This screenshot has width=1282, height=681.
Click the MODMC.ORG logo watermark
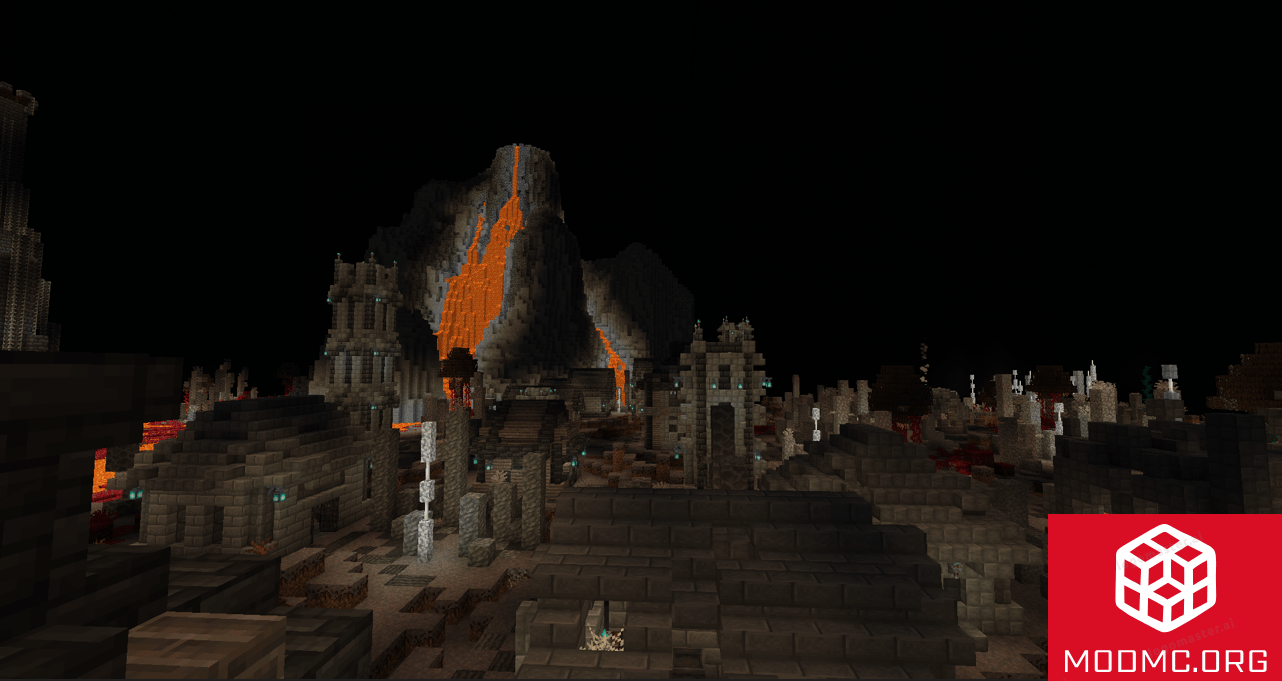click(1164, 597)
